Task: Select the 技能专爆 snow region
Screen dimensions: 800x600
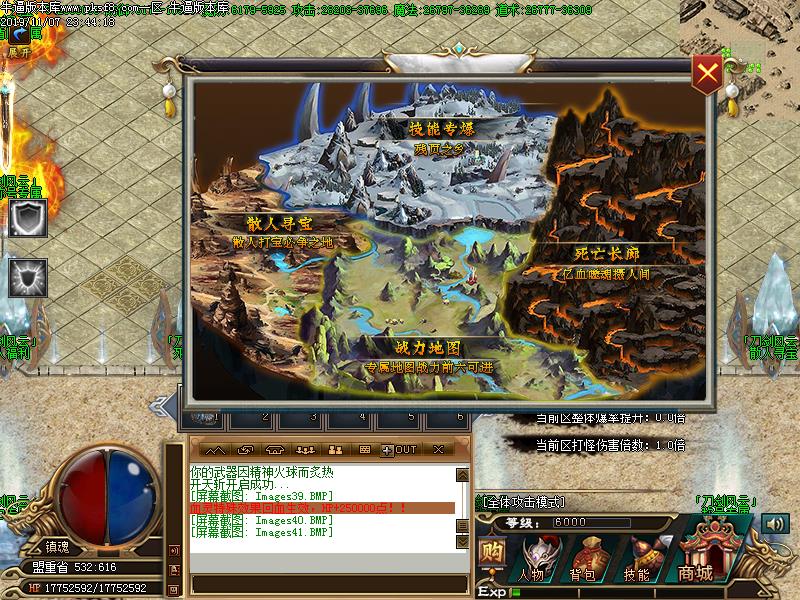Action: click(x=441, y=130)
